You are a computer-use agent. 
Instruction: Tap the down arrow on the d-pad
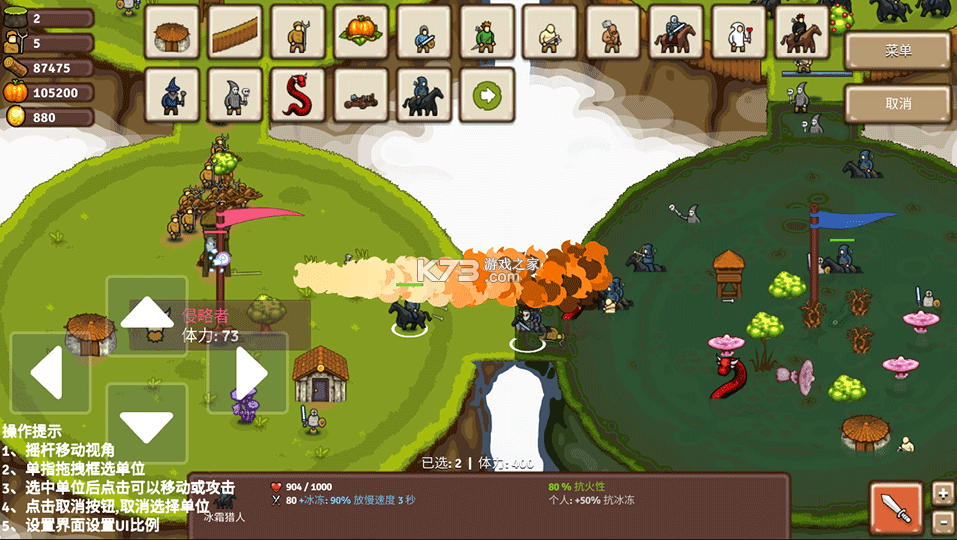(x=147, y=423)
